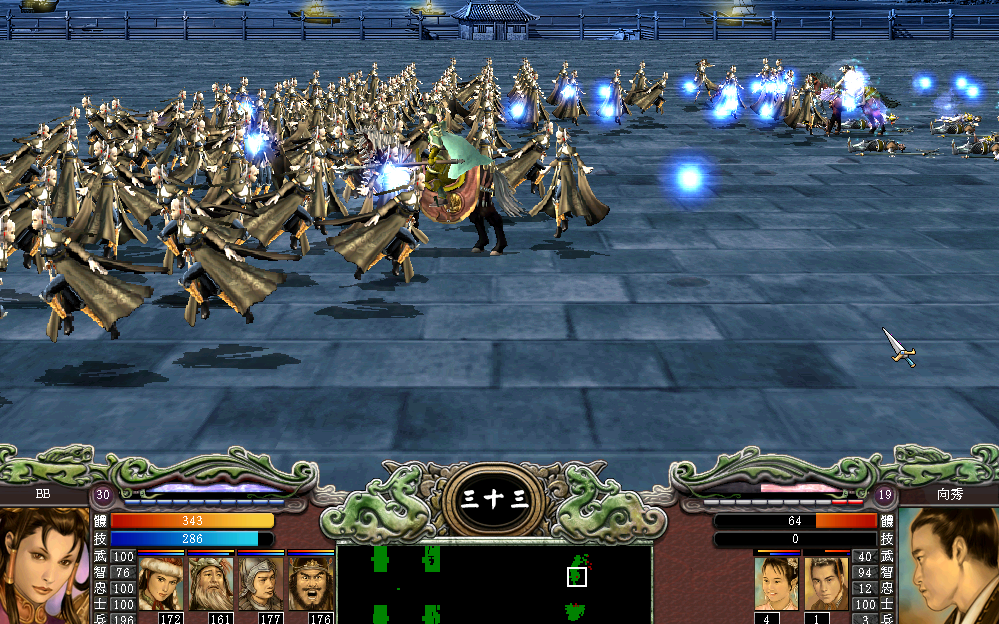Viewport: 999px width, 624px height.
Task: Pick the enemy young man officer portrait
Action: 825,583
